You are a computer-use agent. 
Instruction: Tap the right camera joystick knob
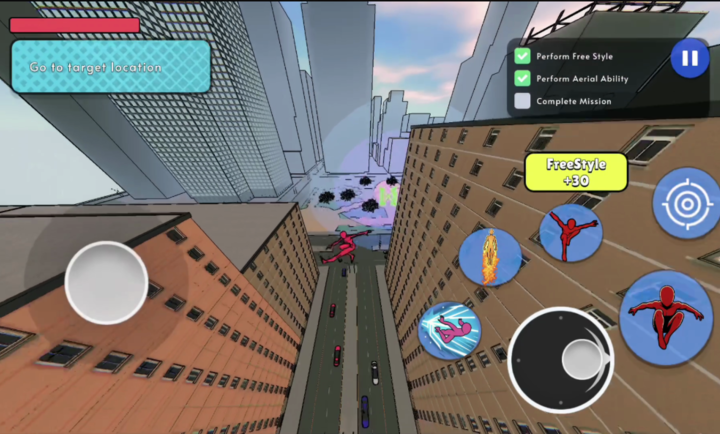[x=581, y=359]
